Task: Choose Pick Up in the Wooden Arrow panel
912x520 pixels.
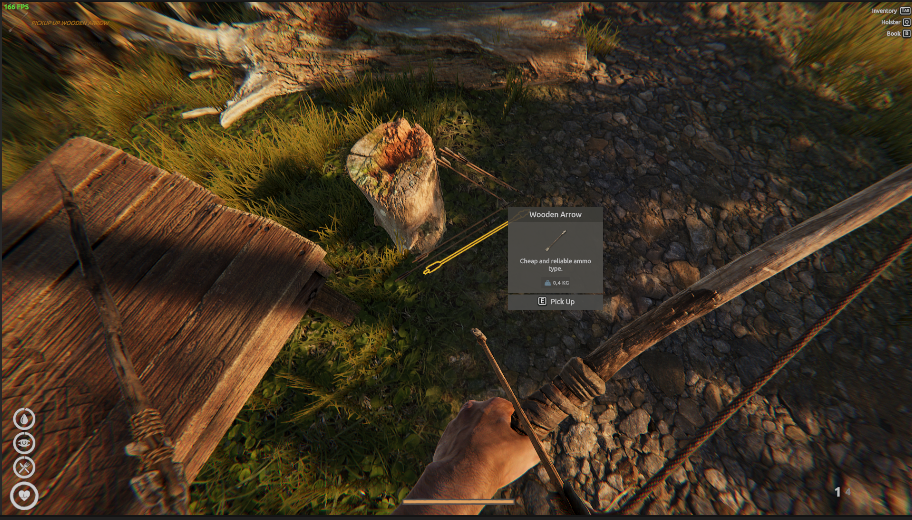Action: point(555,301)
